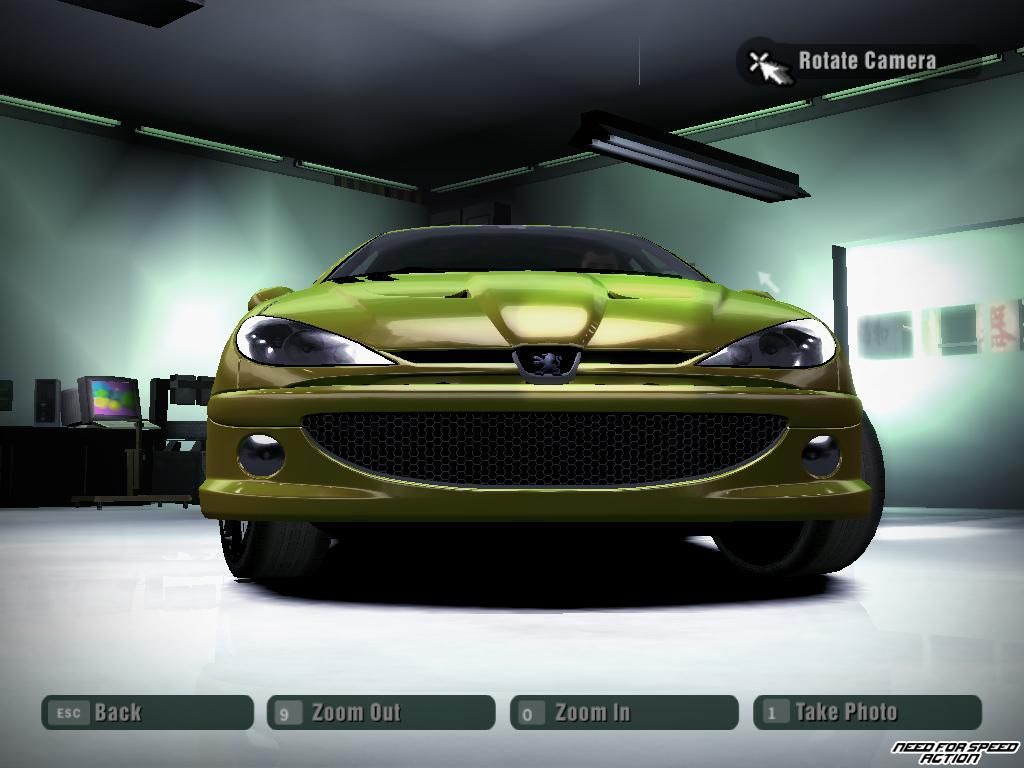
Task: Take a photo of the car
Action: pos(867,712)
